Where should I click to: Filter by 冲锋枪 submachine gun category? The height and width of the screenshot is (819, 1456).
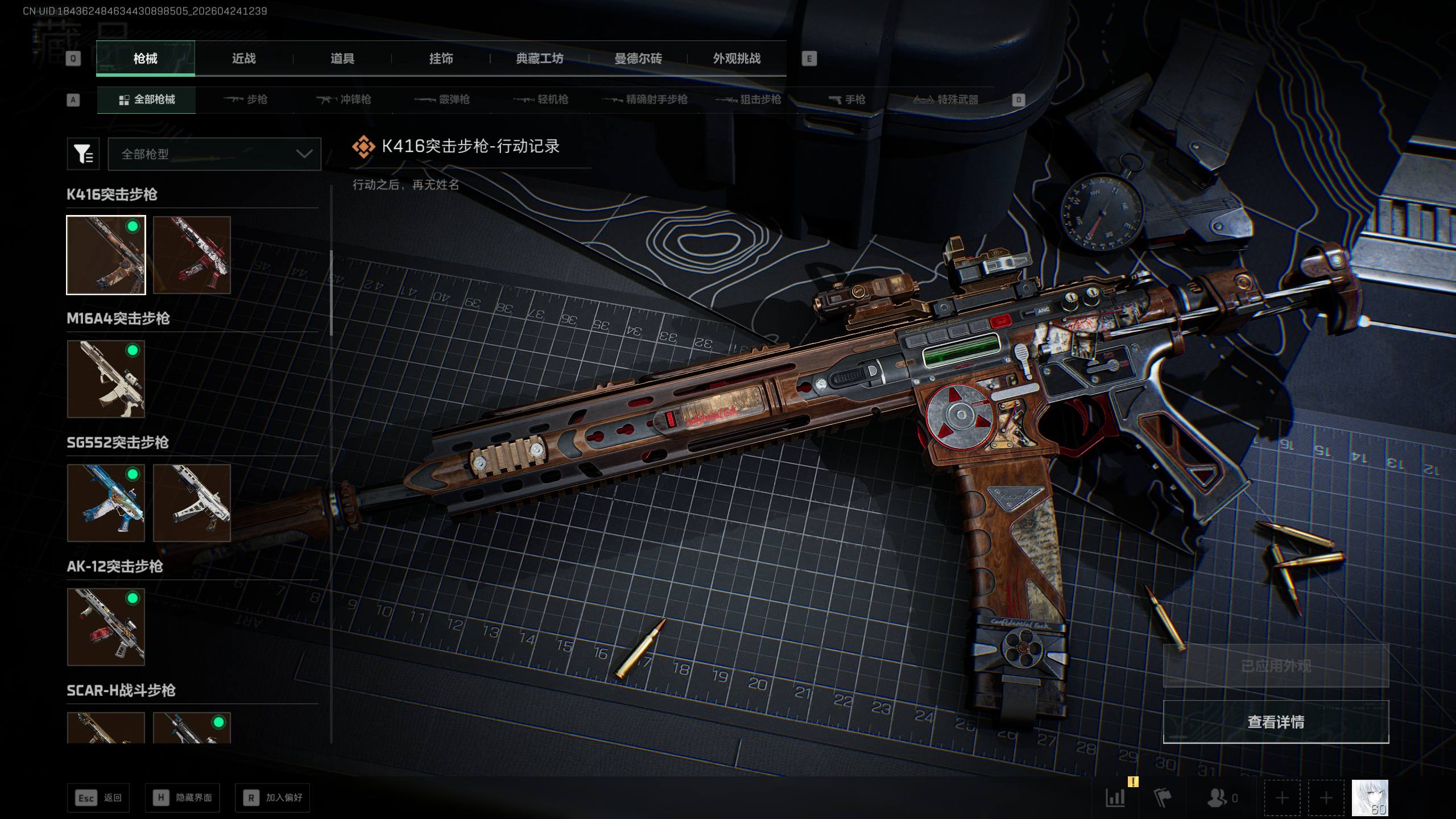[344, 100]
